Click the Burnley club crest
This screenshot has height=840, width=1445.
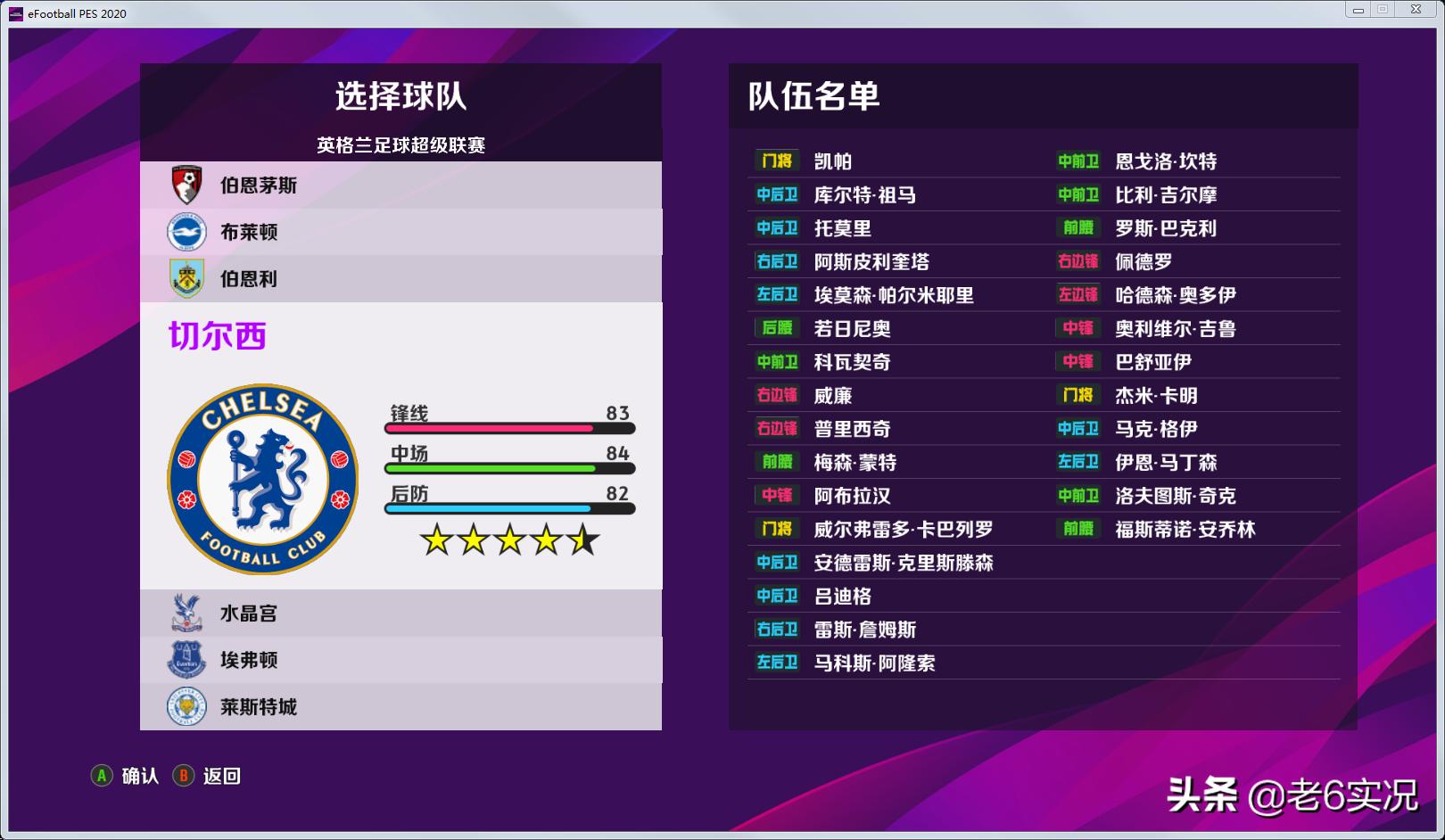point(186,278)
